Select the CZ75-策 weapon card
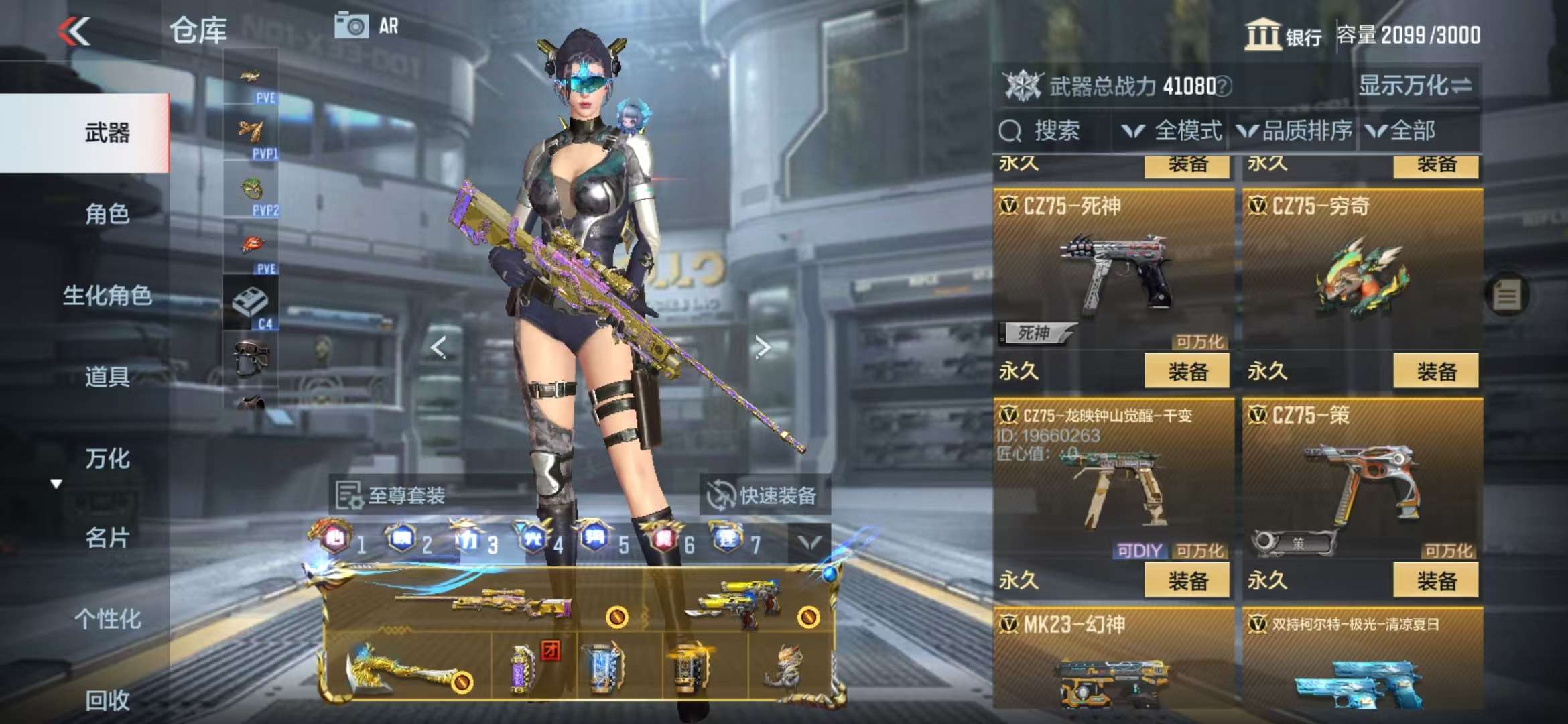 pyautogui.click(x=1362, y=483)
